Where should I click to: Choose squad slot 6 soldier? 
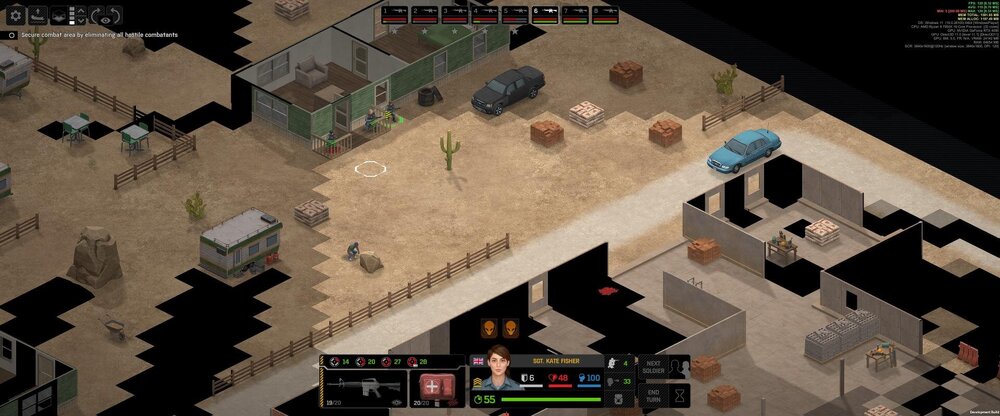tap(545, 14)
